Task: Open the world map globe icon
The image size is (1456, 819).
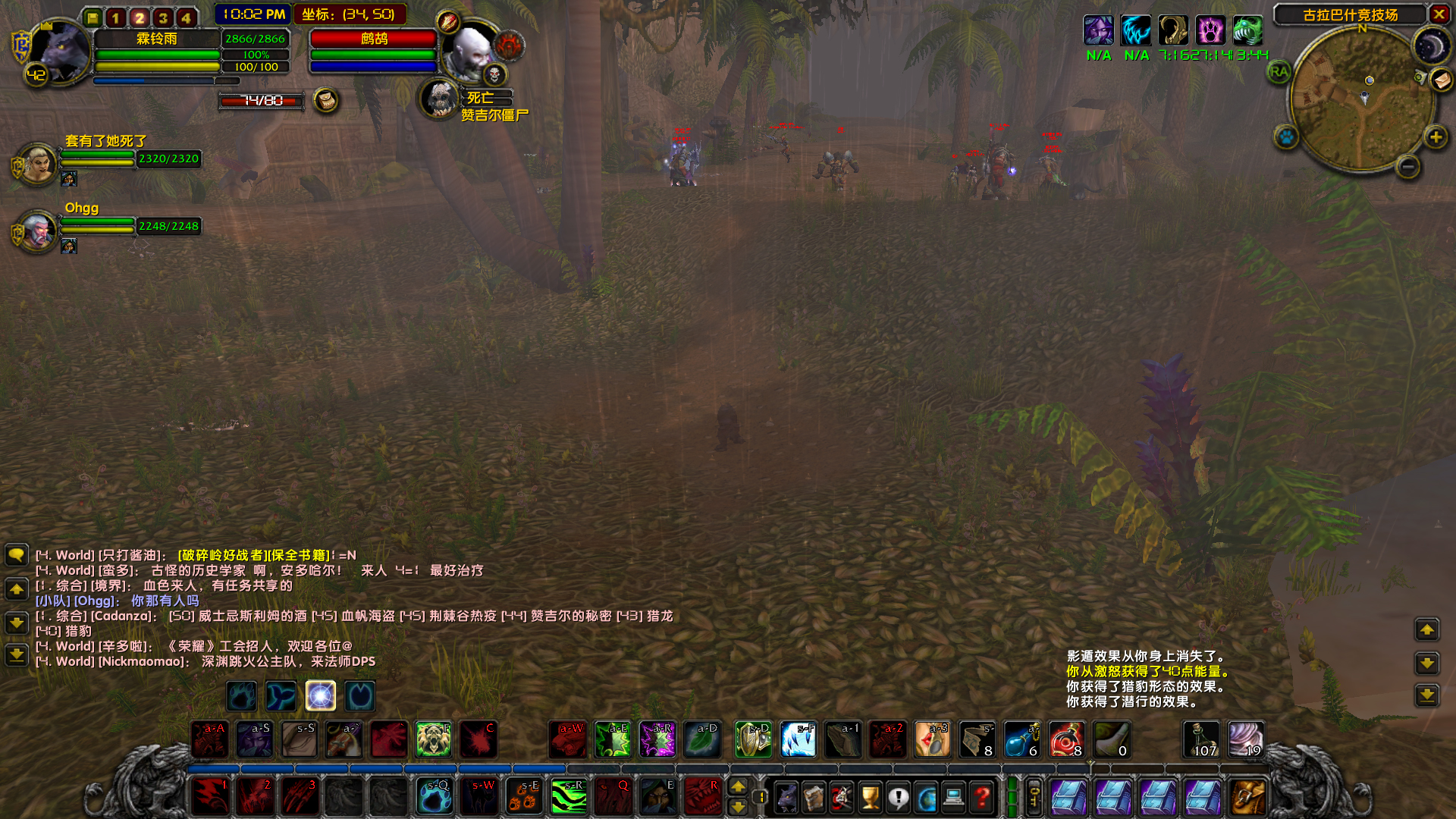Action: (926, 797)
